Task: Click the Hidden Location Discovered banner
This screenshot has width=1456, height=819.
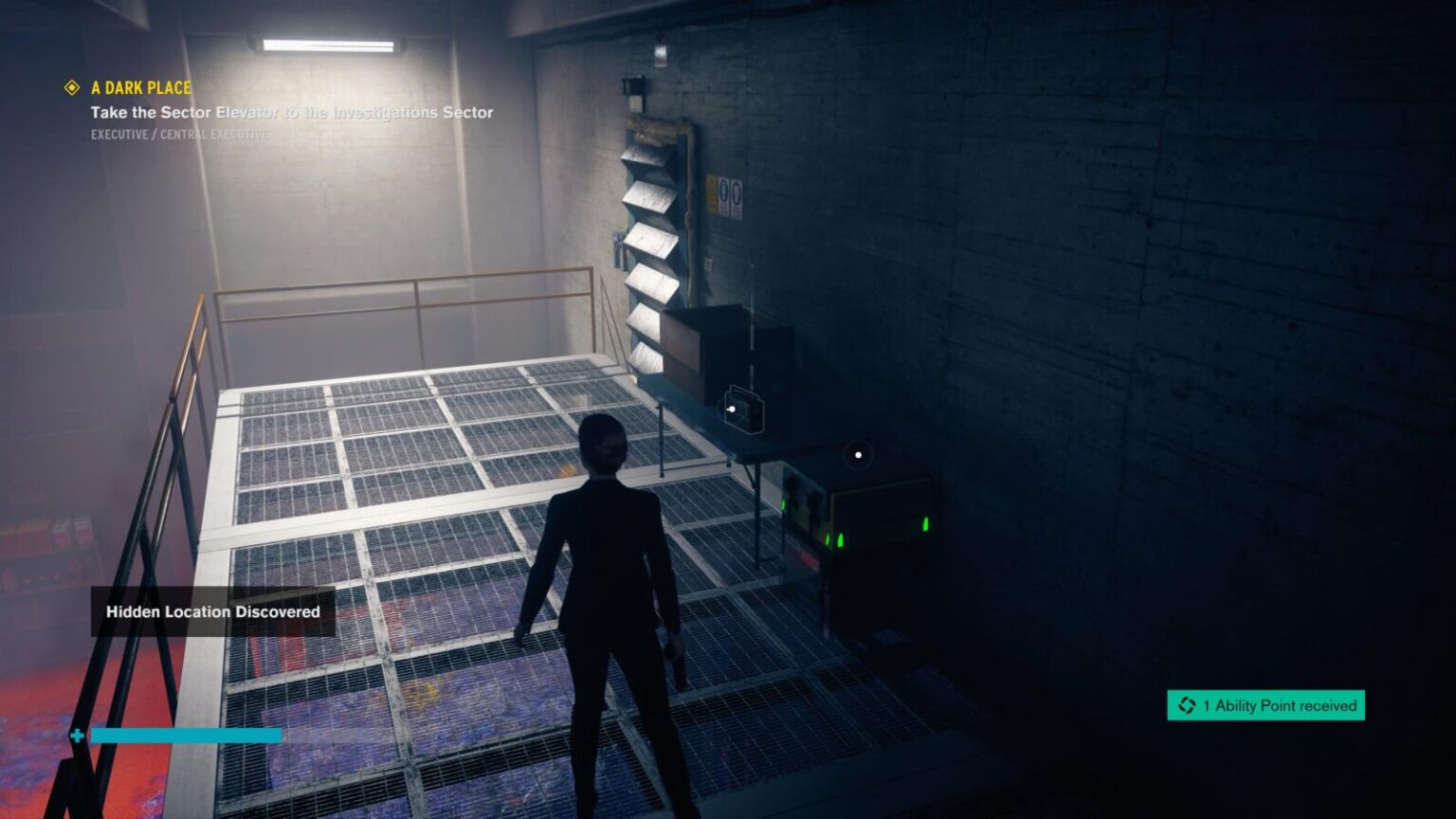Action: click(x=212, y=612)
